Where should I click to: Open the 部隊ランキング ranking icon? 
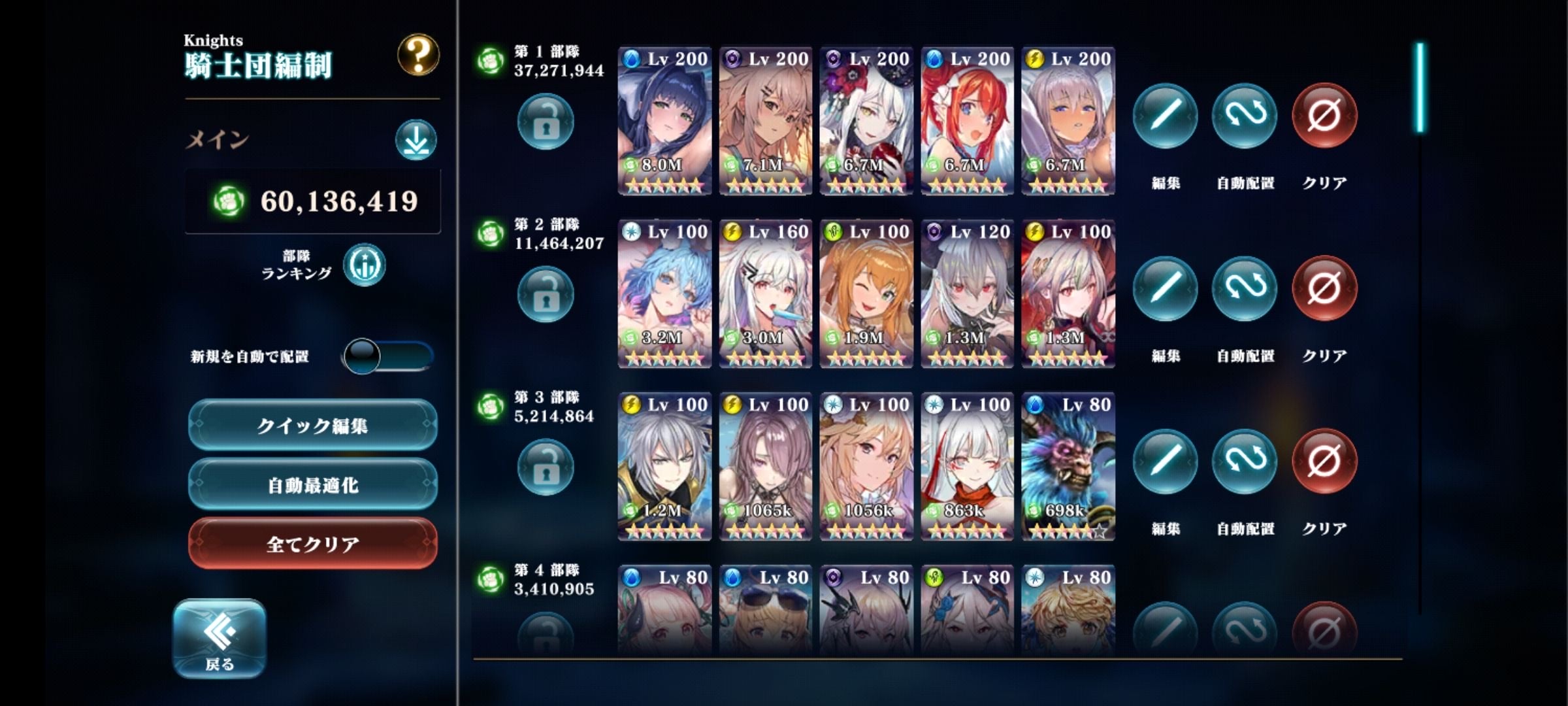click(365, 265)
